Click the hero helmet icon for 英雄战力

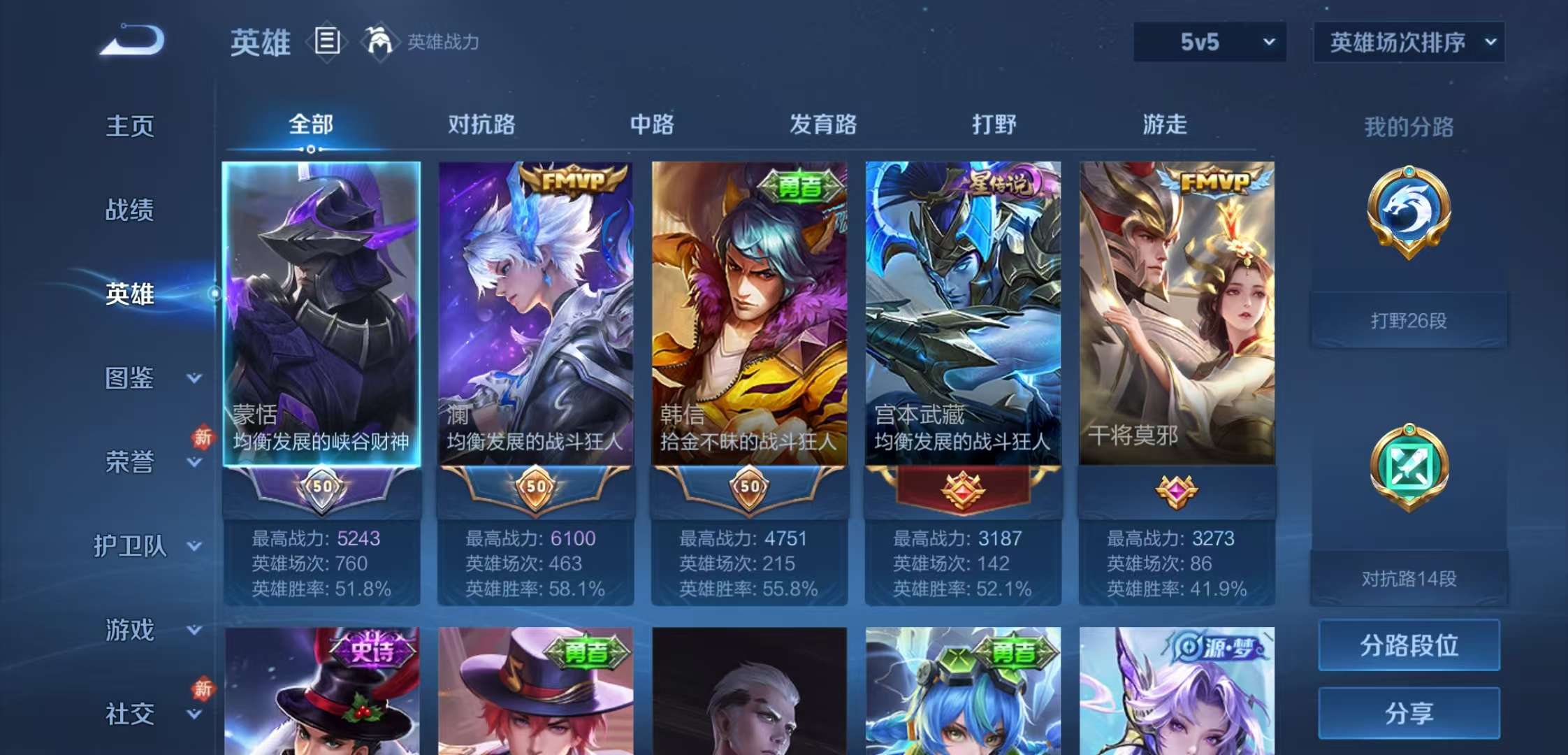click(x=378, y=42)
